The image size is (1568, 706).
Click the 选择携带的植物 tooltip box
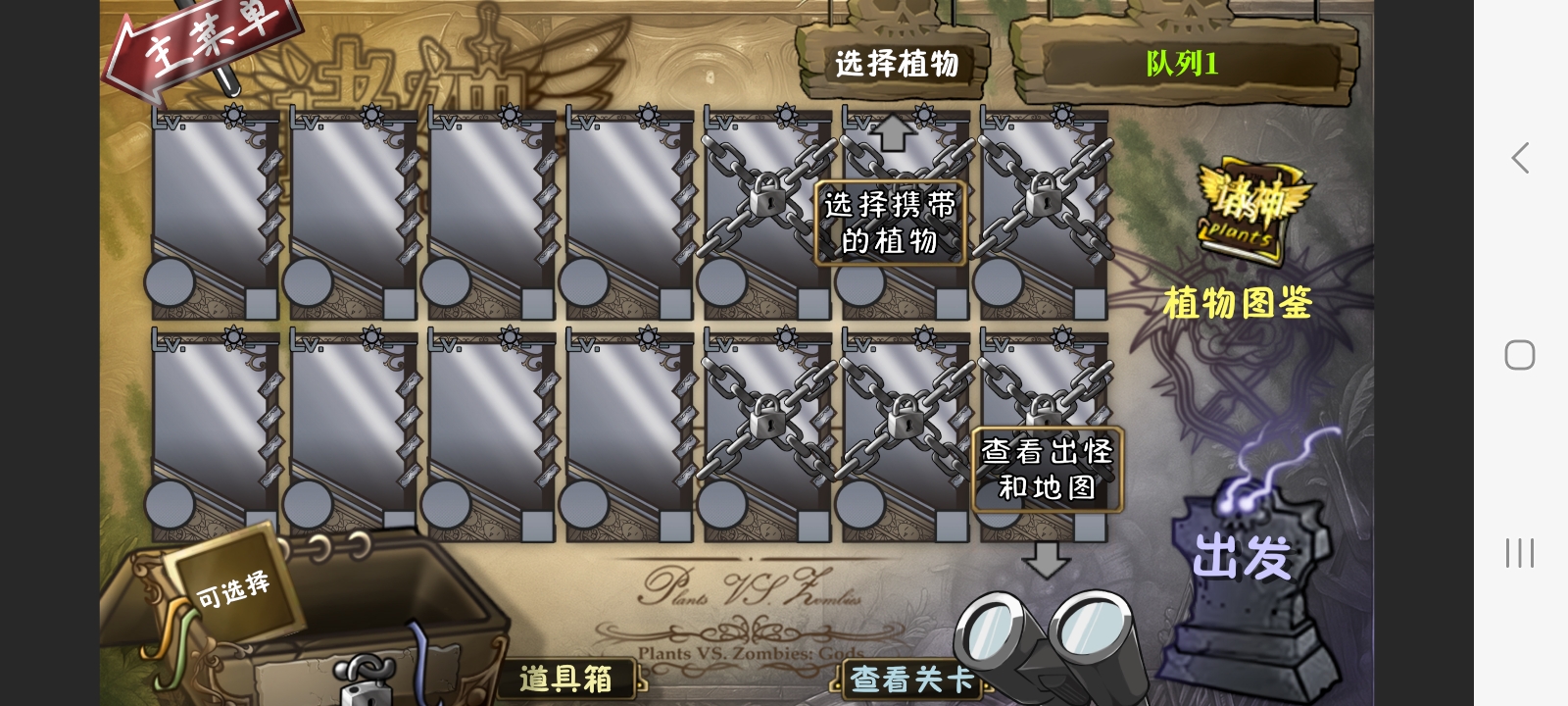click(x=890, y=225)
